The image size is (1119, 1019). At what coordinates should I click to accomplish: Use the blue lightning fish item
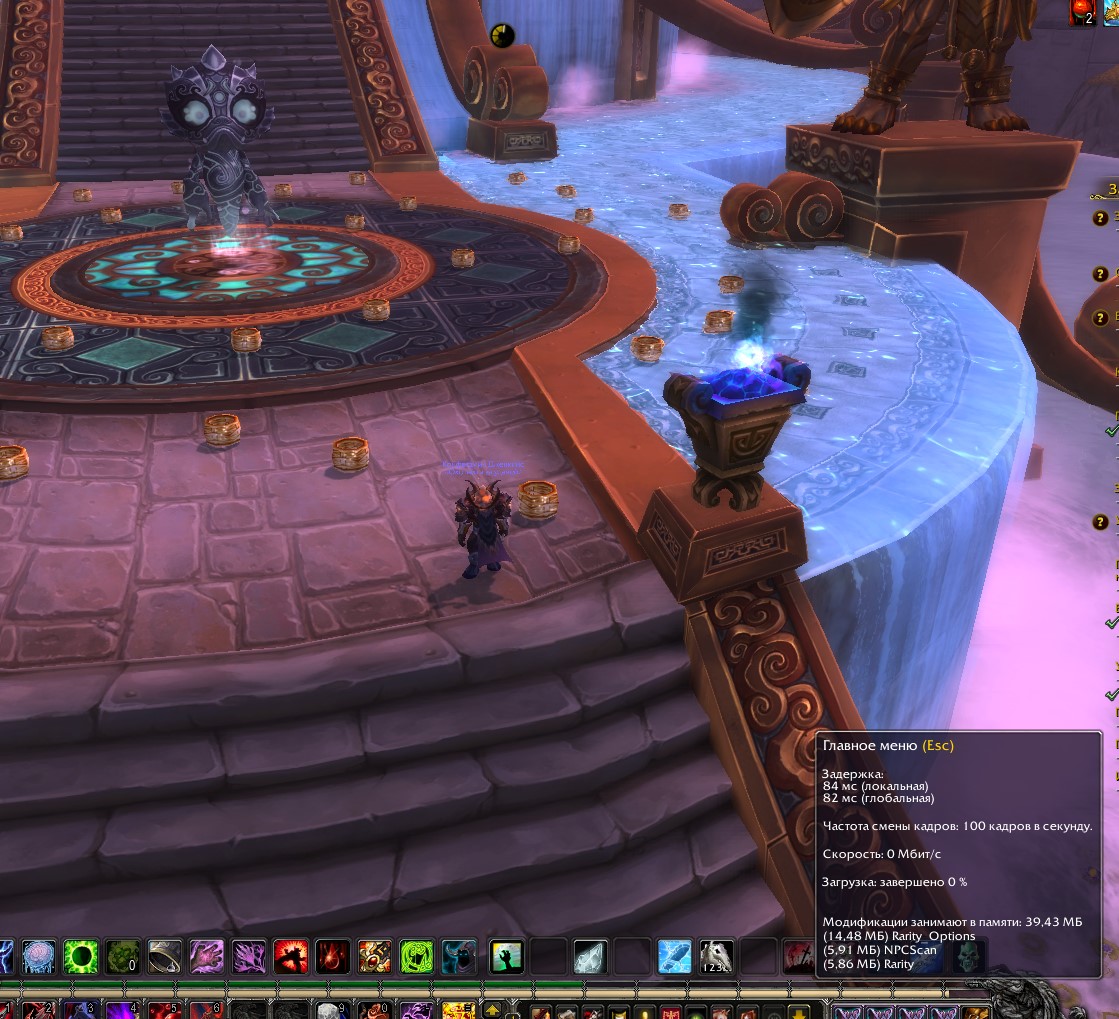[674, 957]
